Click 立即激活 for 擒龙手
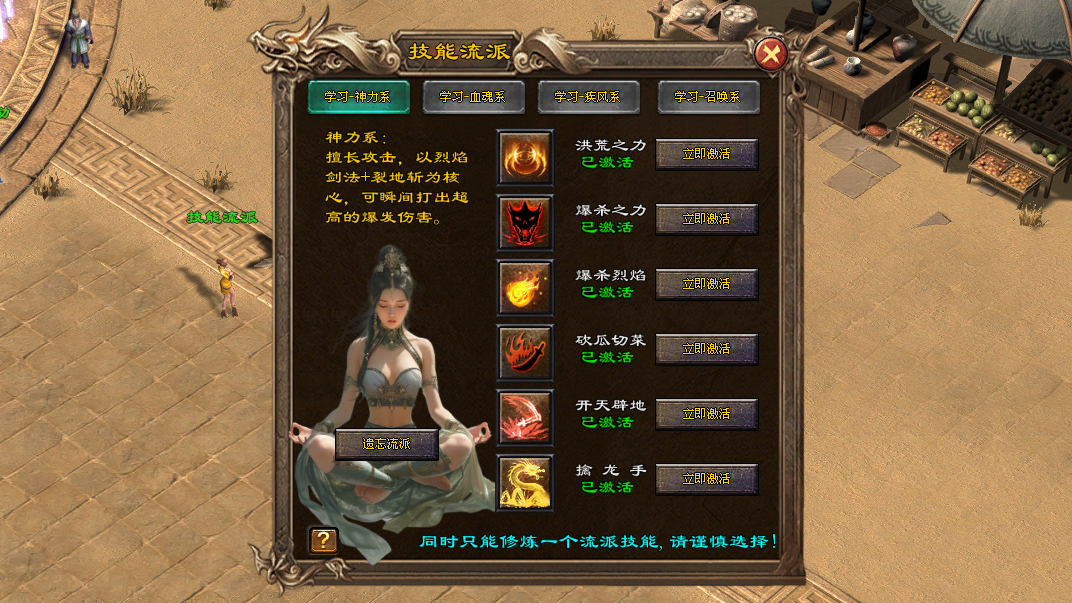1072x603 pixels. click(706, 479)
